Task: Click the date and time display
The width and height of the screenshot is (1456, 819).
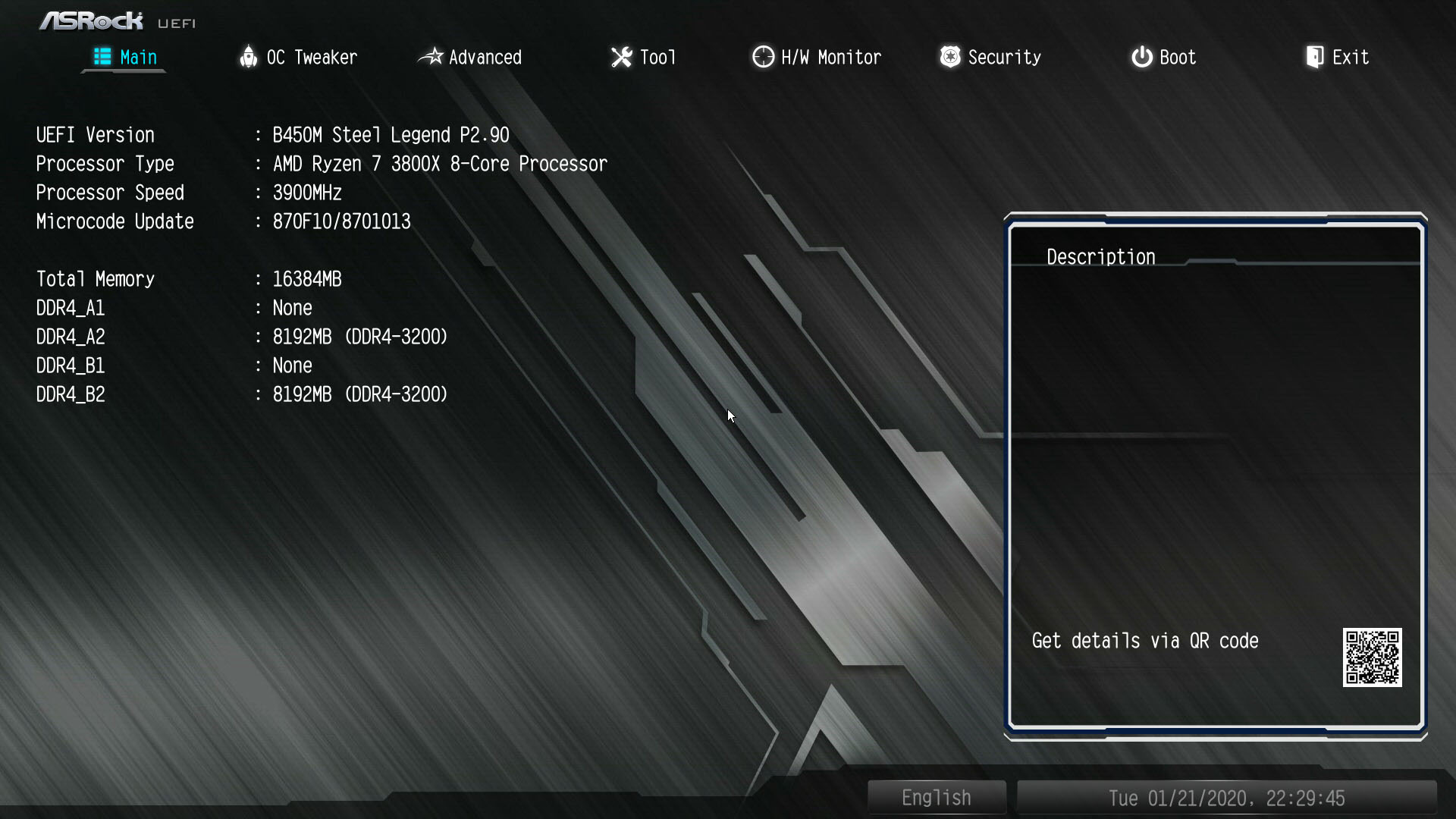Action: point(1226,797)
